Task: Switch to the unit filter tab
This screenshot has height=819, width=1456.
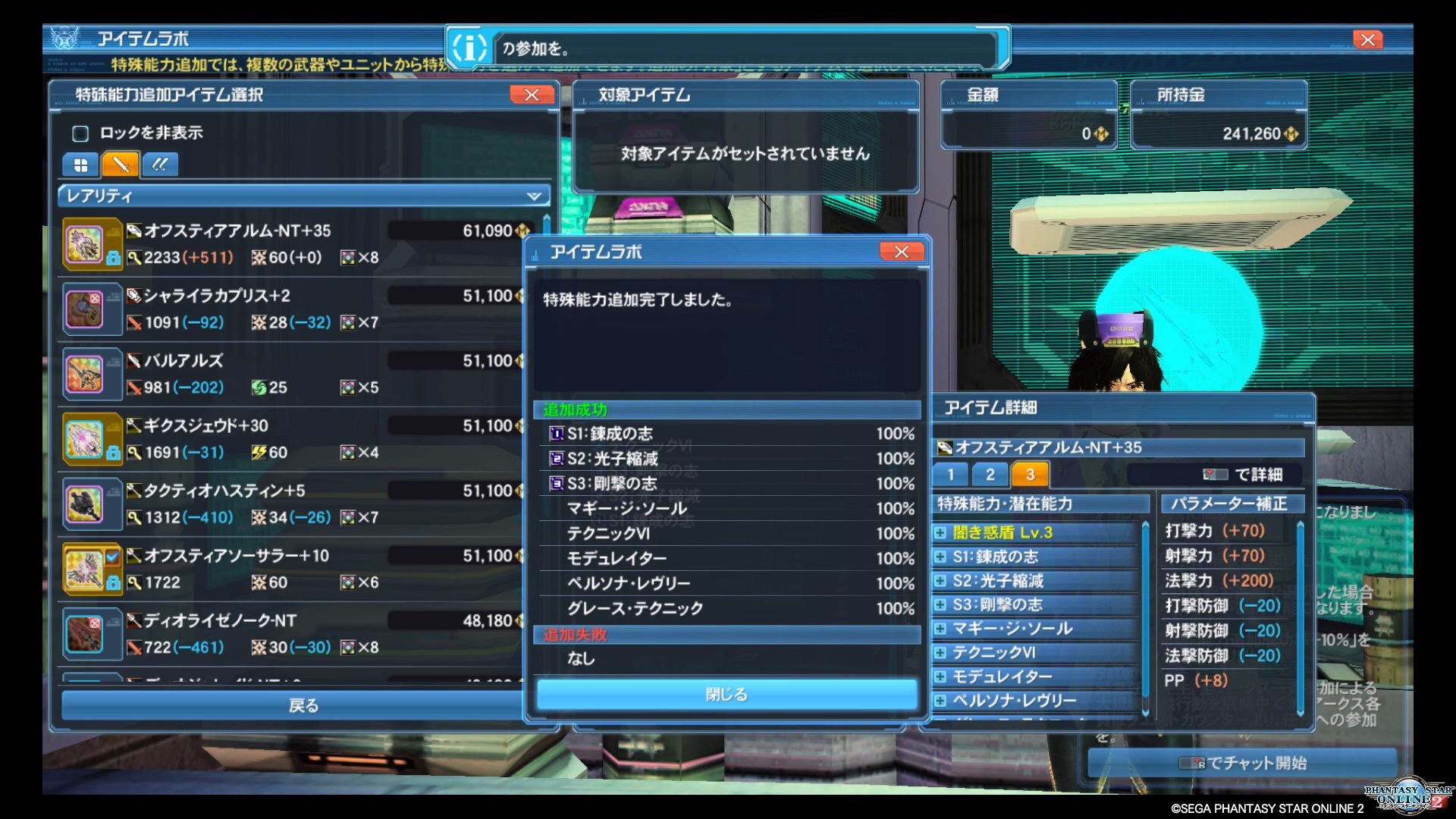Action: [159, 165]
